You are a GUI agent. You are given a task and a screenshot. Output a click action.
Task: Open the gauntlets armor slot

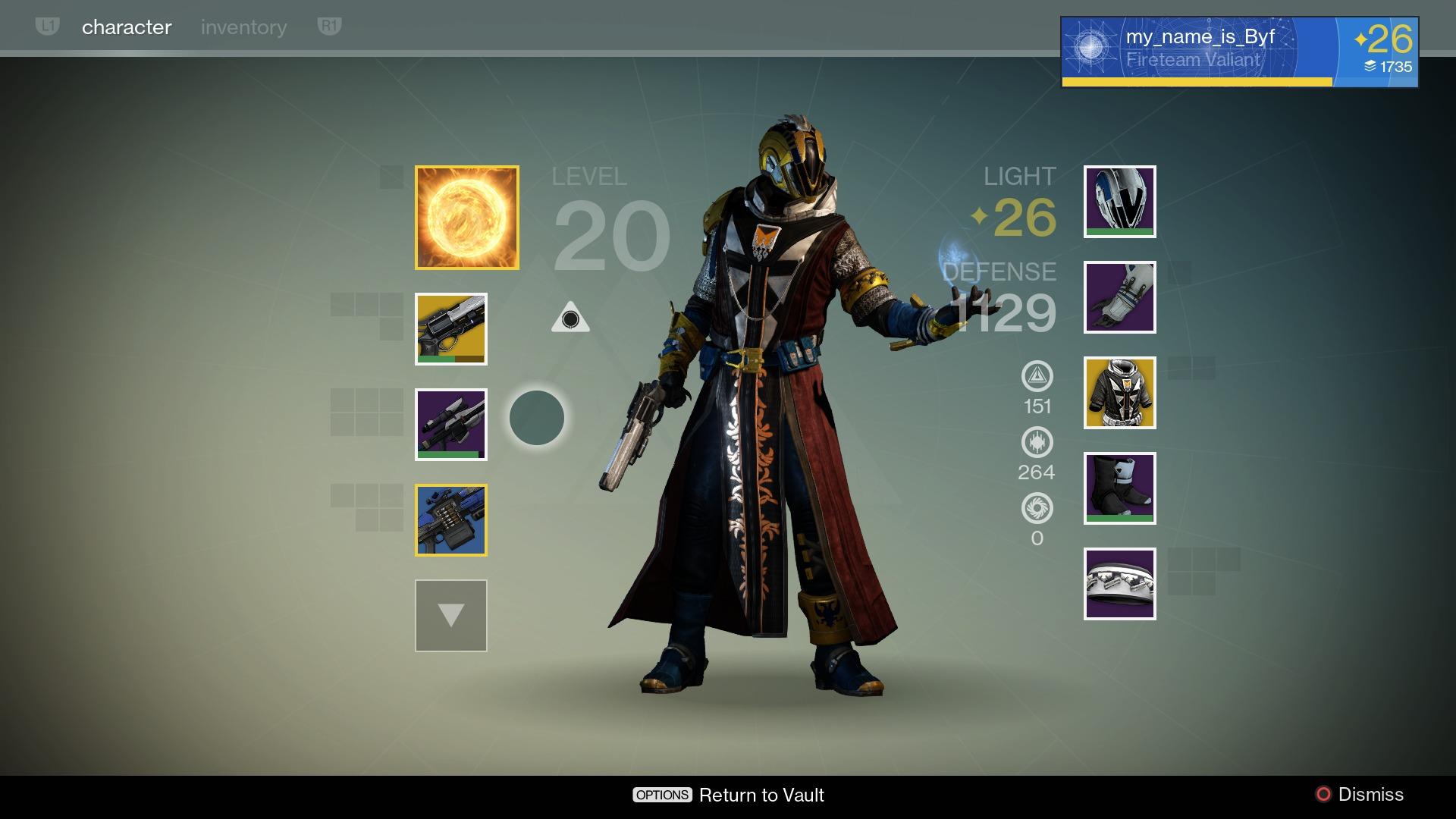[1119, 297]
